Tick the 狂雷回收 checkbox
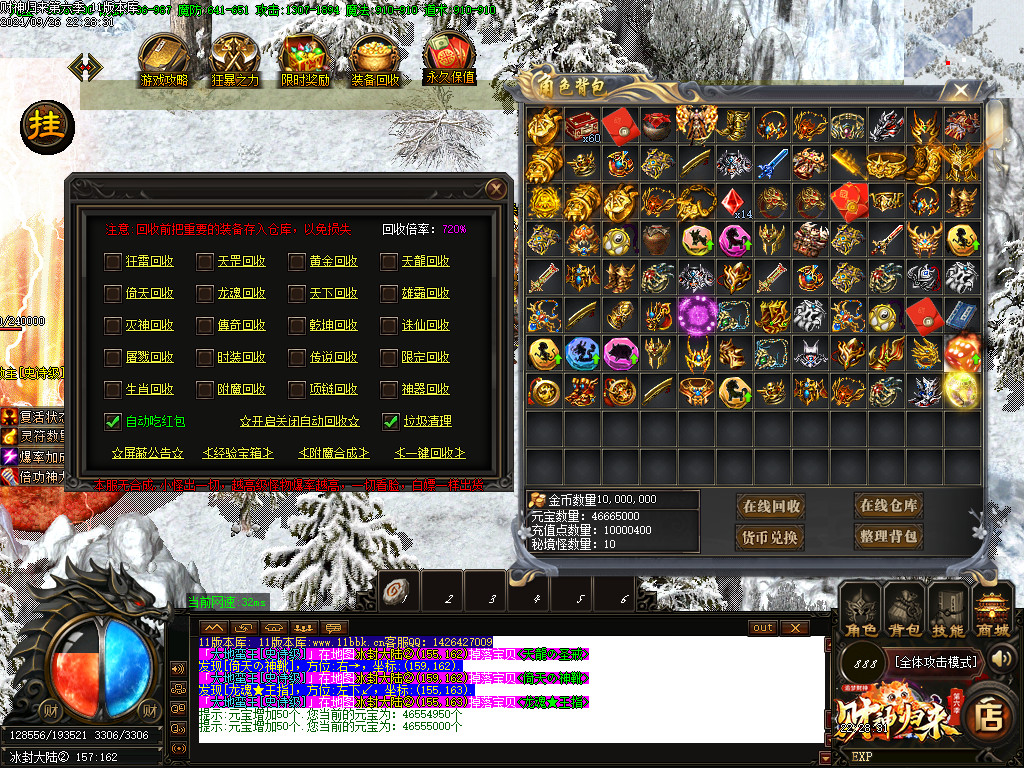Image resolution: width=1024 pixels, height=768 pixels. [x=113, y=262]
